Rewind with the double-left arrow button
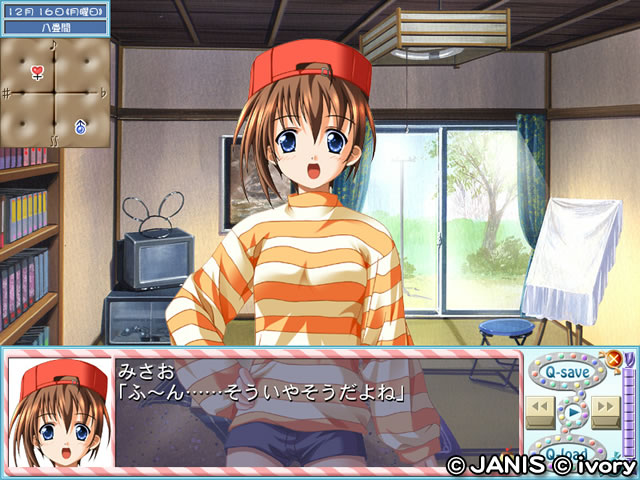The image size is (640, 480). (539, 407)
